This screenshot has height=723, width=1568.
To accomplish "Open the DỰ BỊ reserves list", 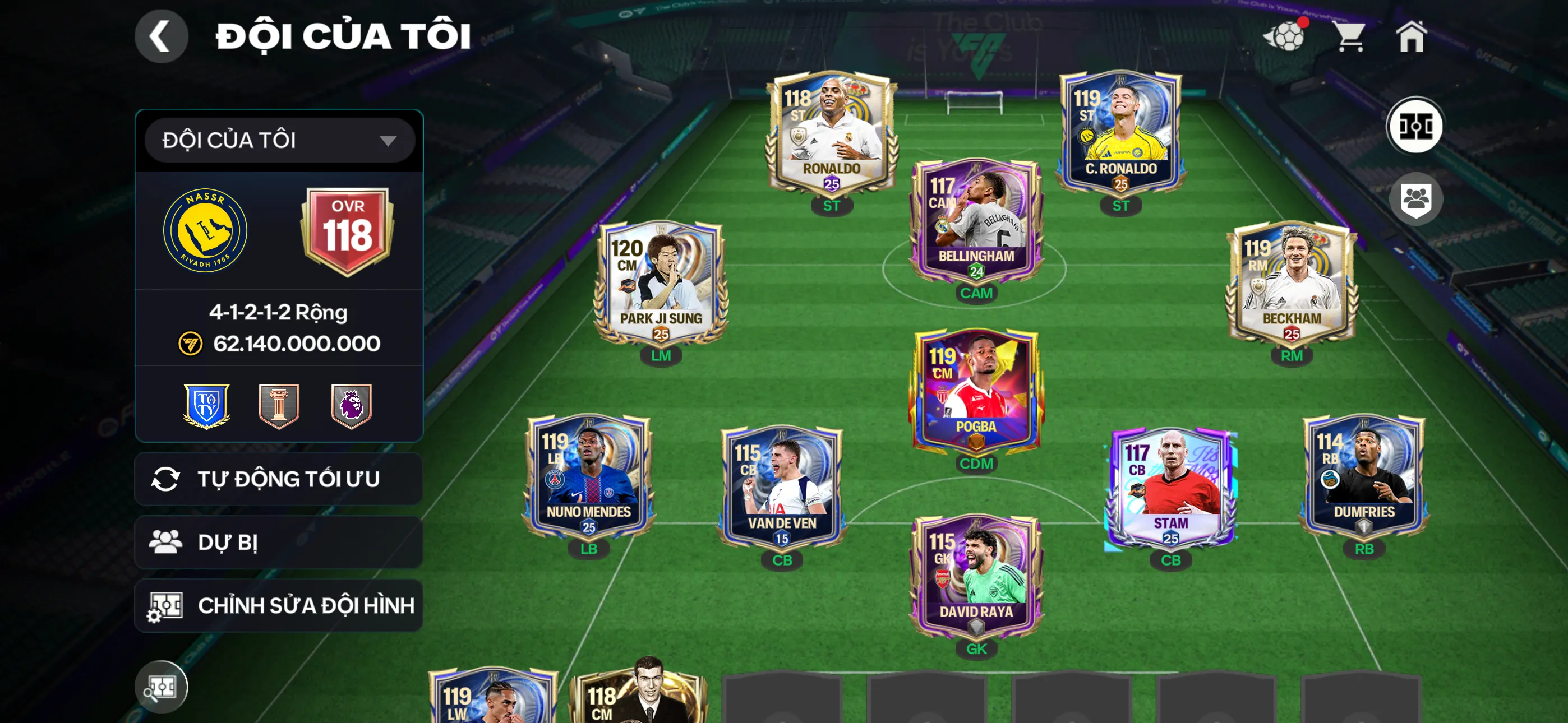I will [x=278, y=543].
